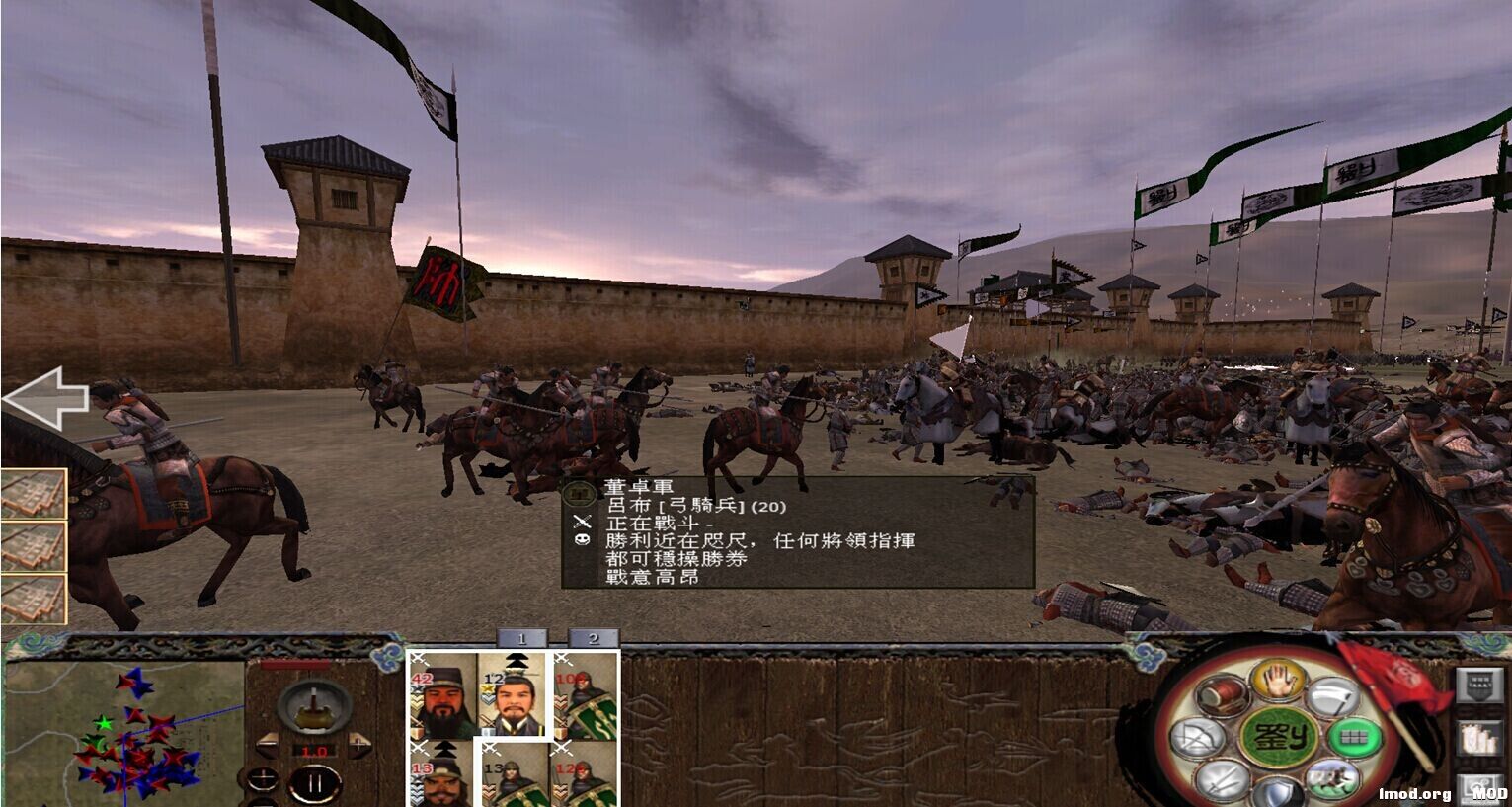The height and width of the screenshot is (807, 1512).
Task: Open the army banner panel on the right edge
Action: tap(1477, 686)
